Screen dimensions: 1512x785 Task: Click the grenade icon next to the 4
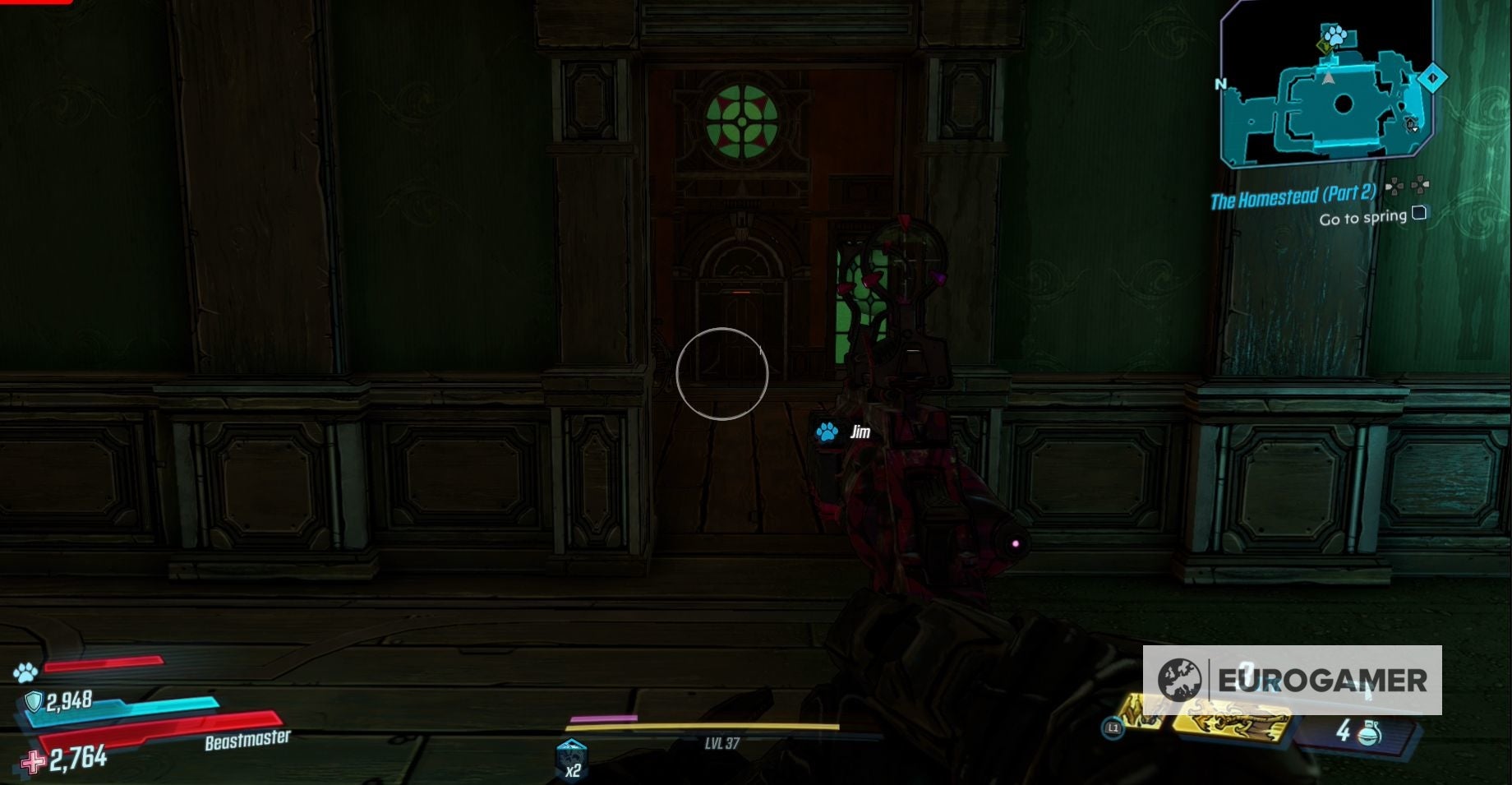pyautogui.click(x=1368, y=734)
